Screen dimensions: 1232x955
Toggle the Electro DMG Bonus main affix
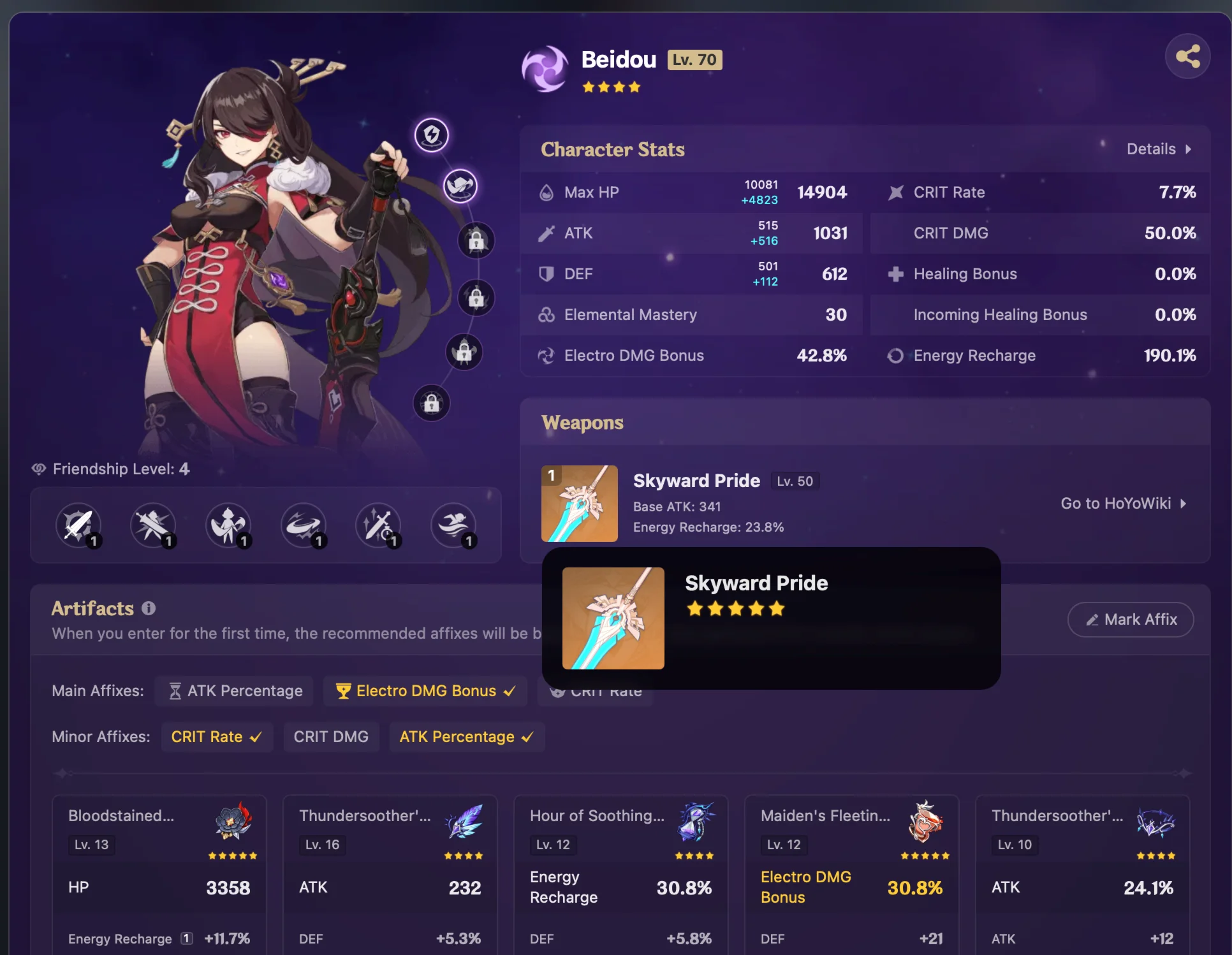(x=425, y=690)
